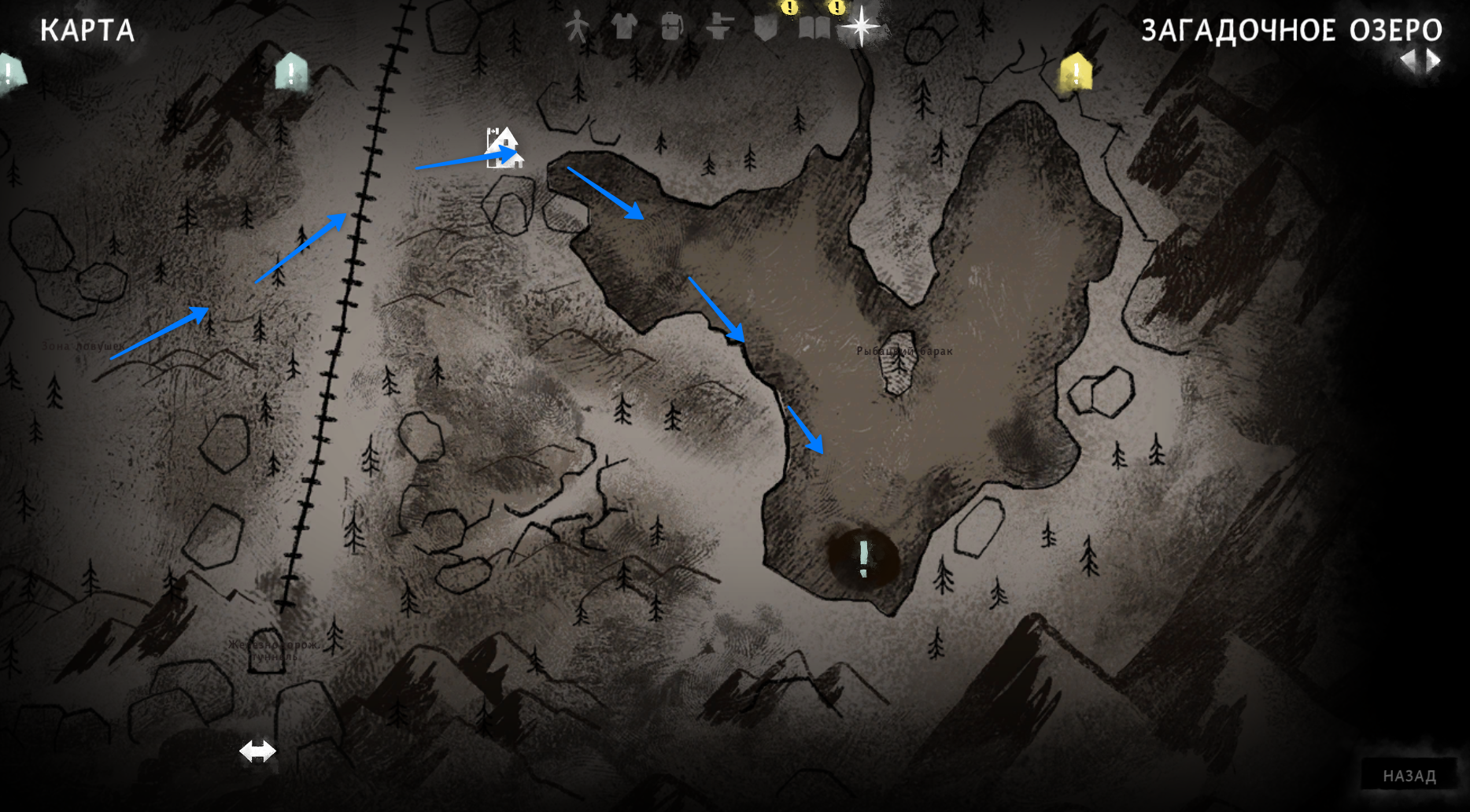Show the previous region with the left arrow

[x=1407, y=61]
